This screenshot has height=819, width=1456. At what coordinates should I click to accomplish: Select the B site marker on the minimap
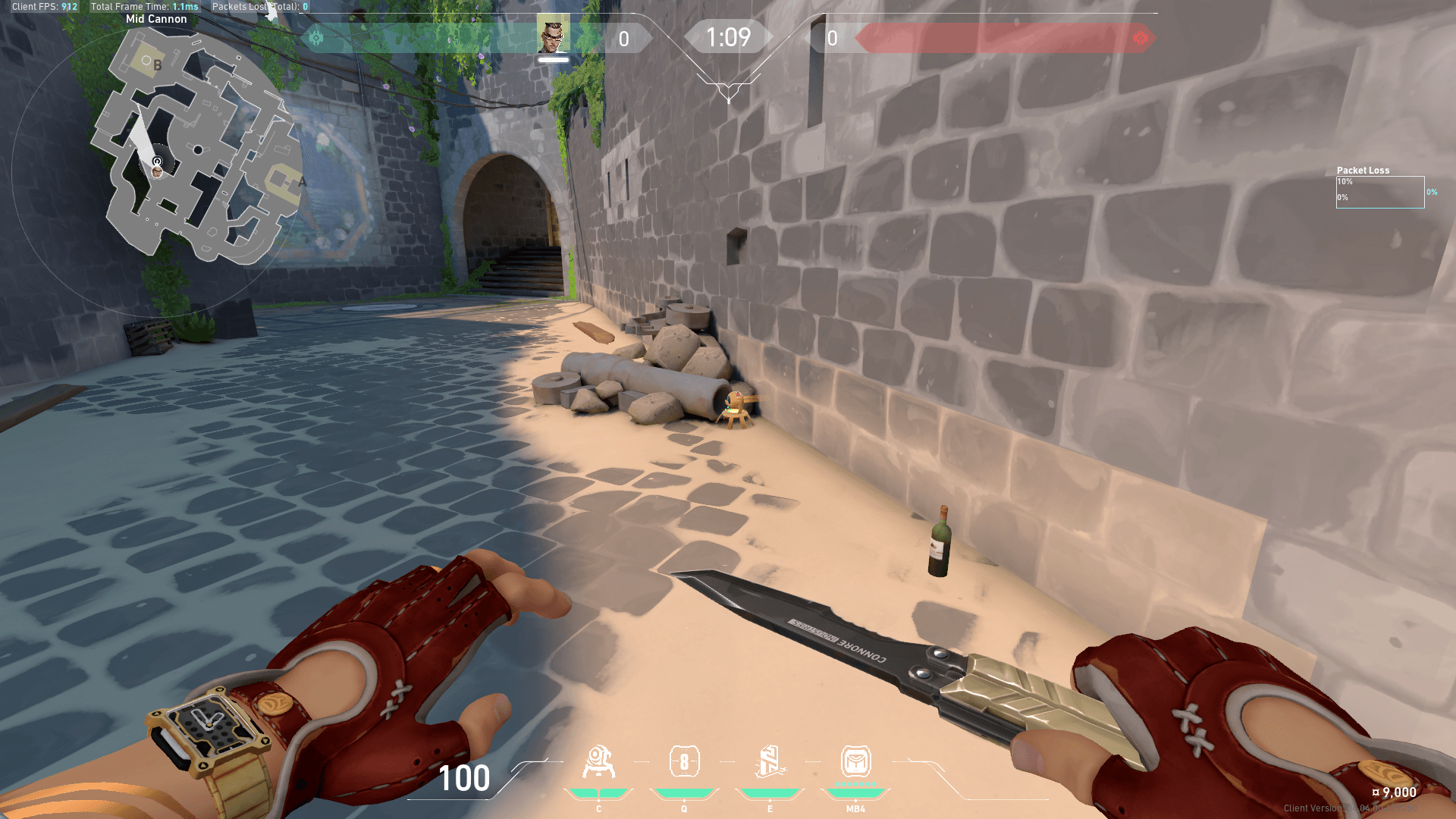157,65
